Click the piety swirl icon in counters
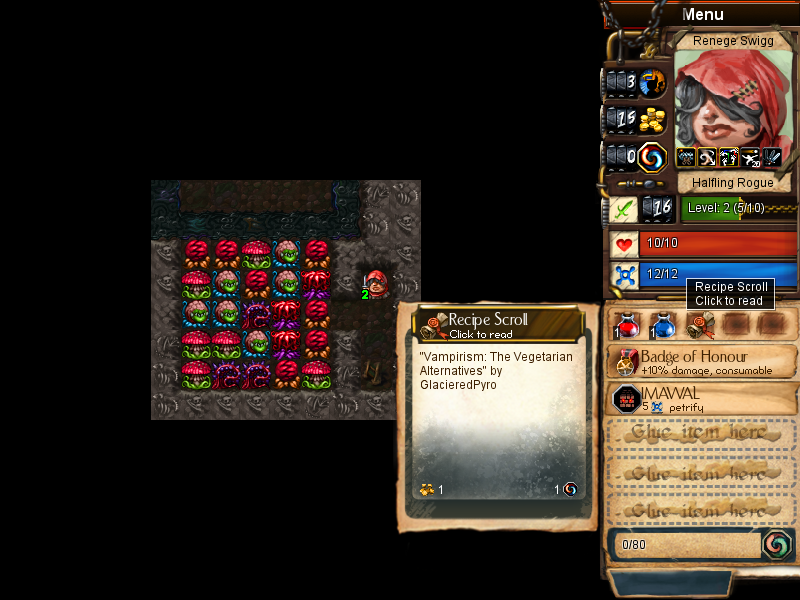Viewport: 800px width, 600px height. tap(652, 157)
